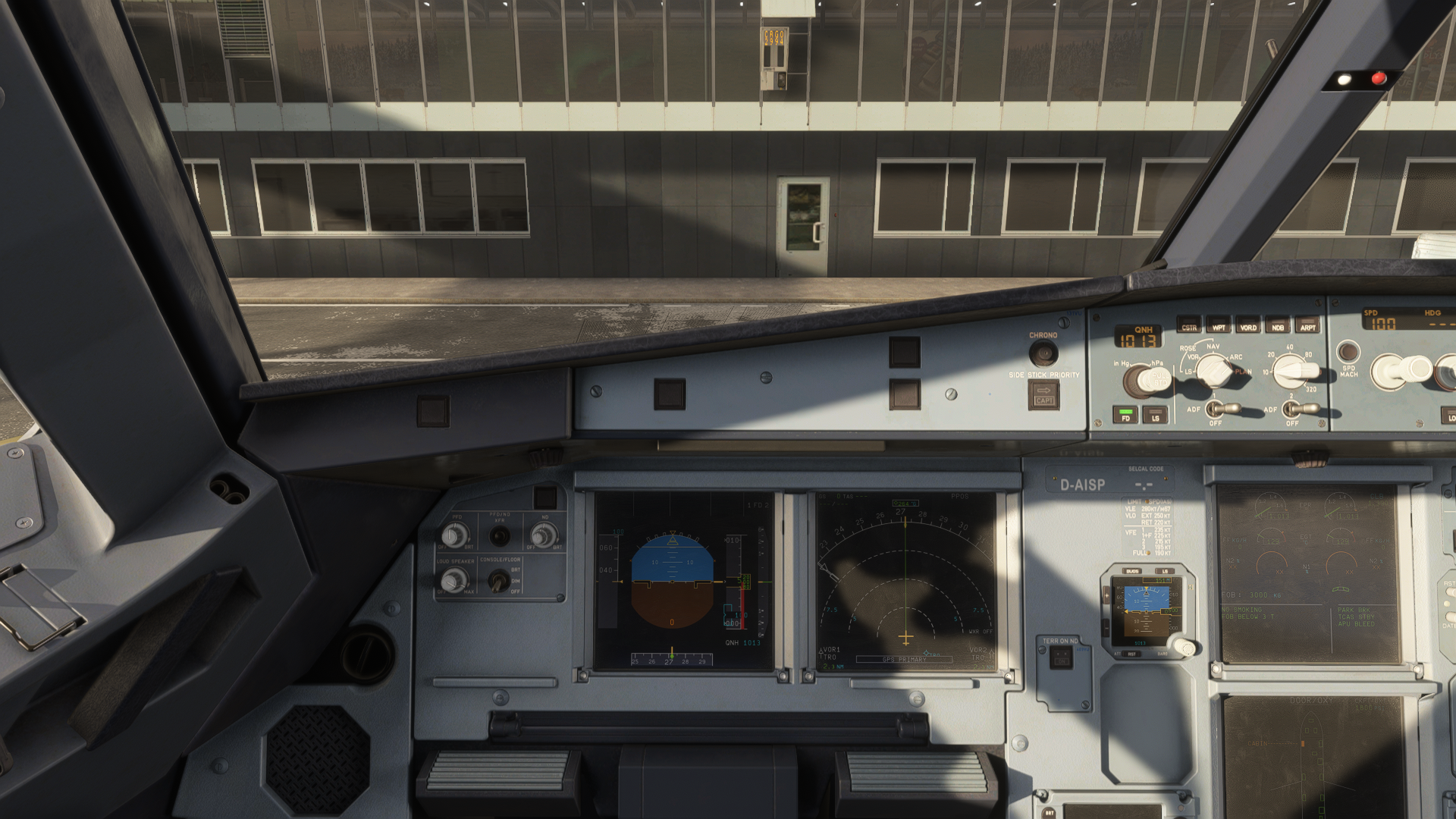Start the CHRONO timer button

pos(1043,353)
